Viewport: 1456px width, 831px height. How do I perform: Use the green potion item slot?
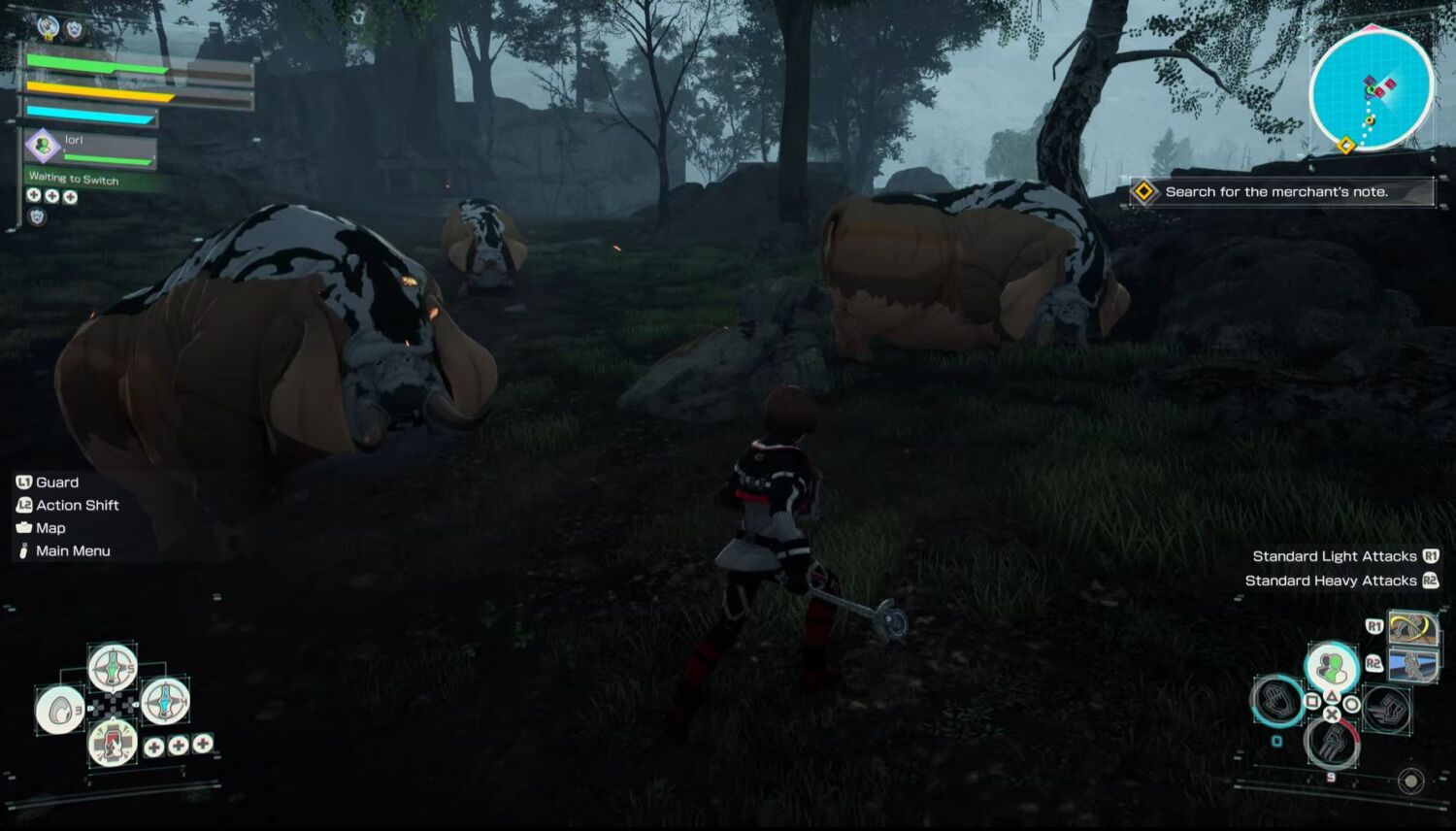click(x=113, y=666)
